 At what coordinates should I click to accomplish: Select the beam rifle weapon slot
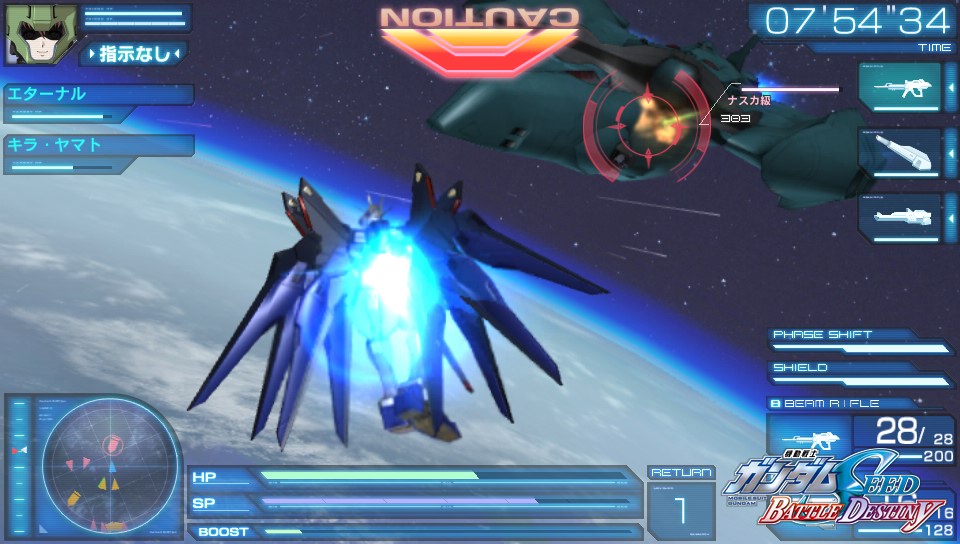coord(899,87)
